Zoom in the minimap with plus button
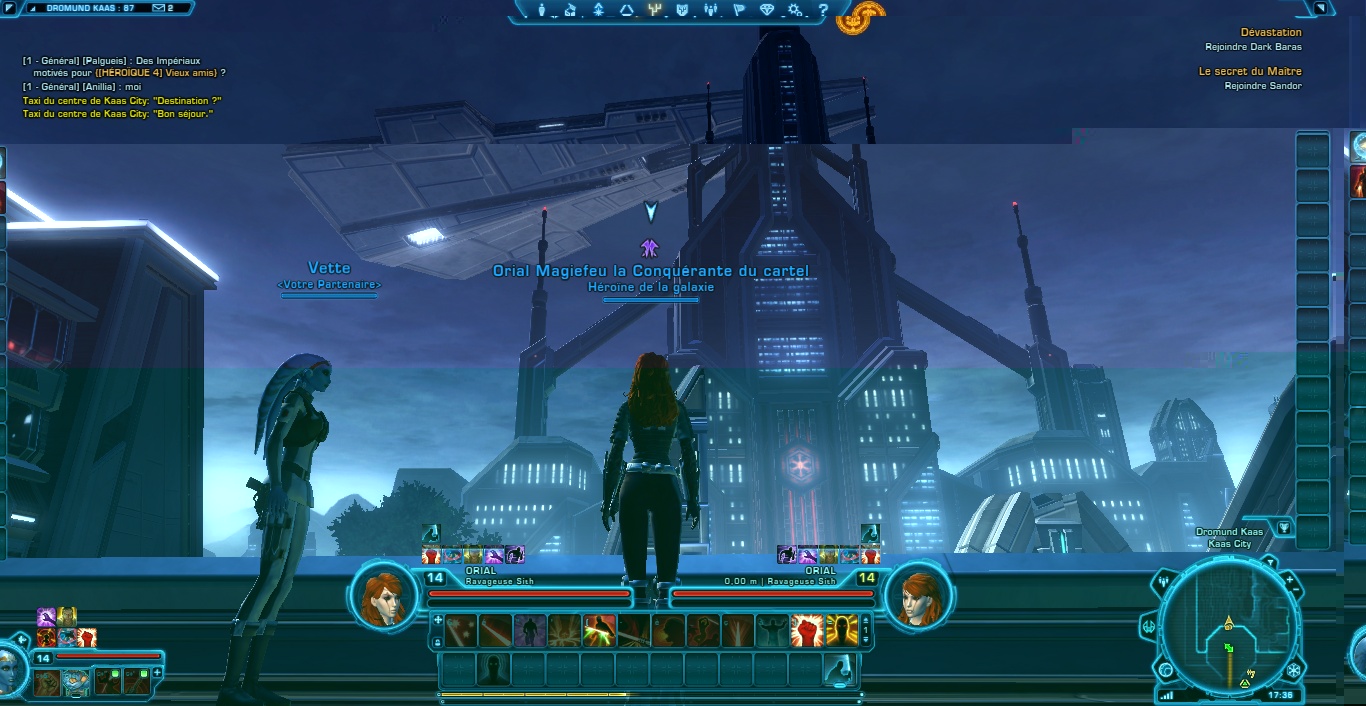 (1289, 580)
